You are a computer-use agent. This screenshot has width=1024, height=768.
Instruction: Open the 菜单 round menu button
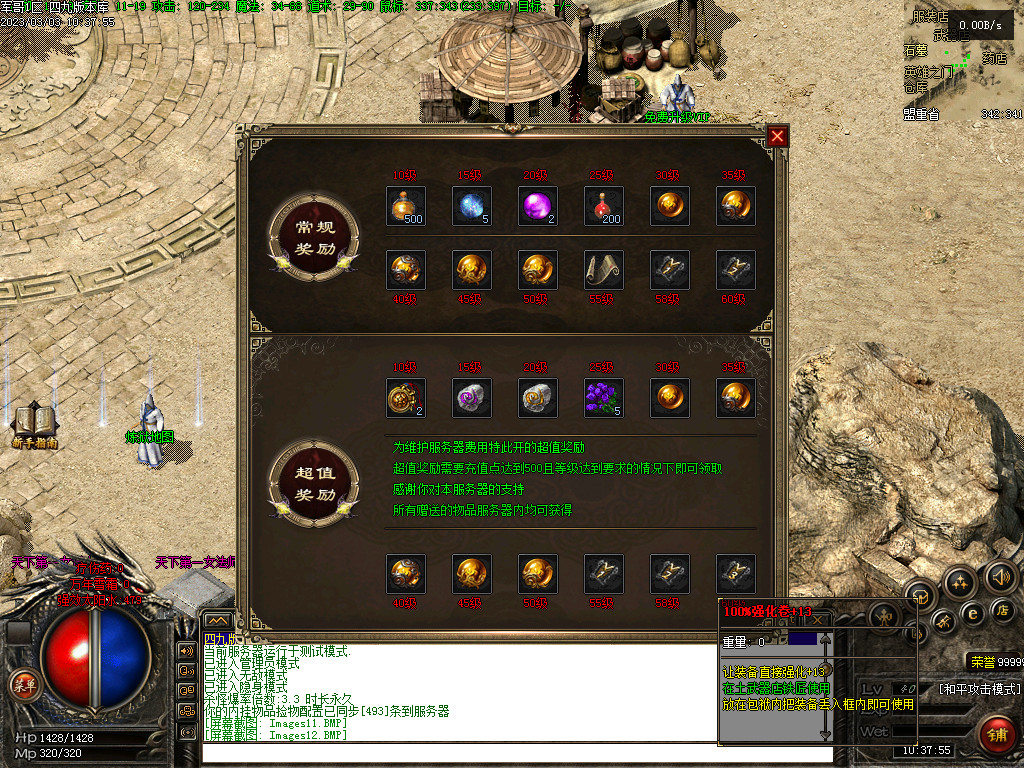(x=24, y=684)
